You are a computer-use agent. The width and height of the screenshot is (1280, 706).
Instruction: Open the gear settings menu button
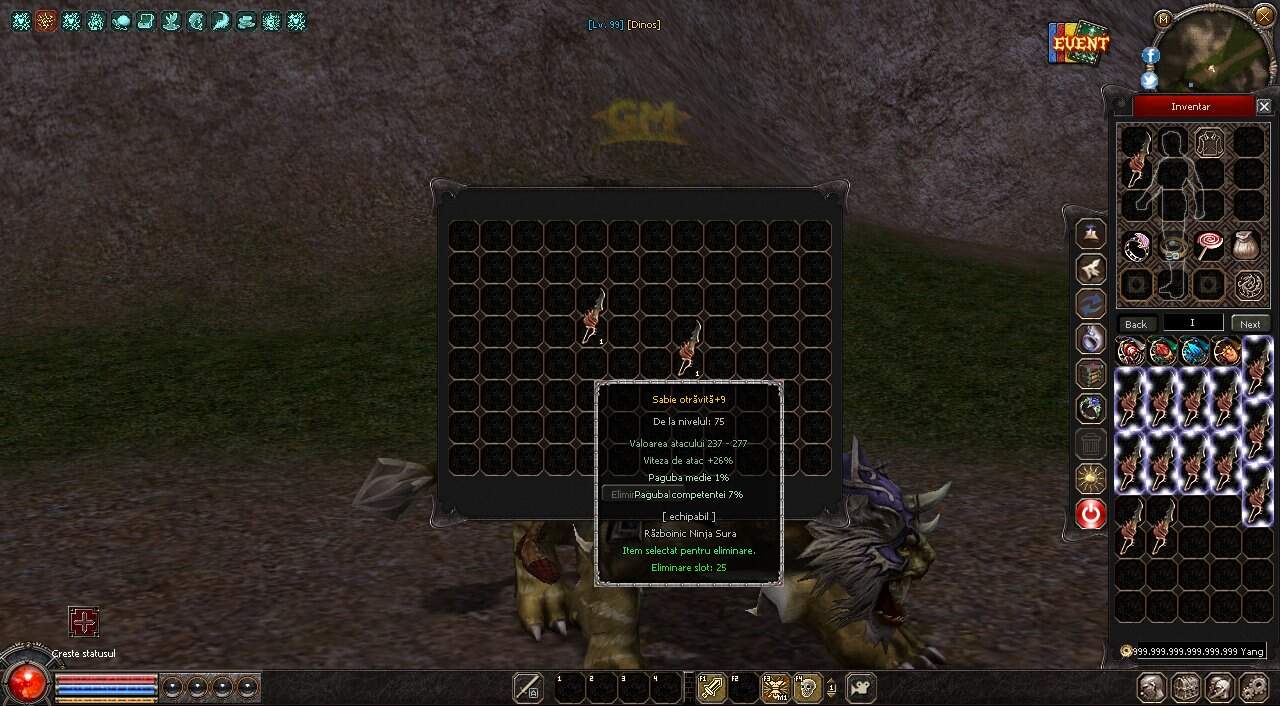1253,688
